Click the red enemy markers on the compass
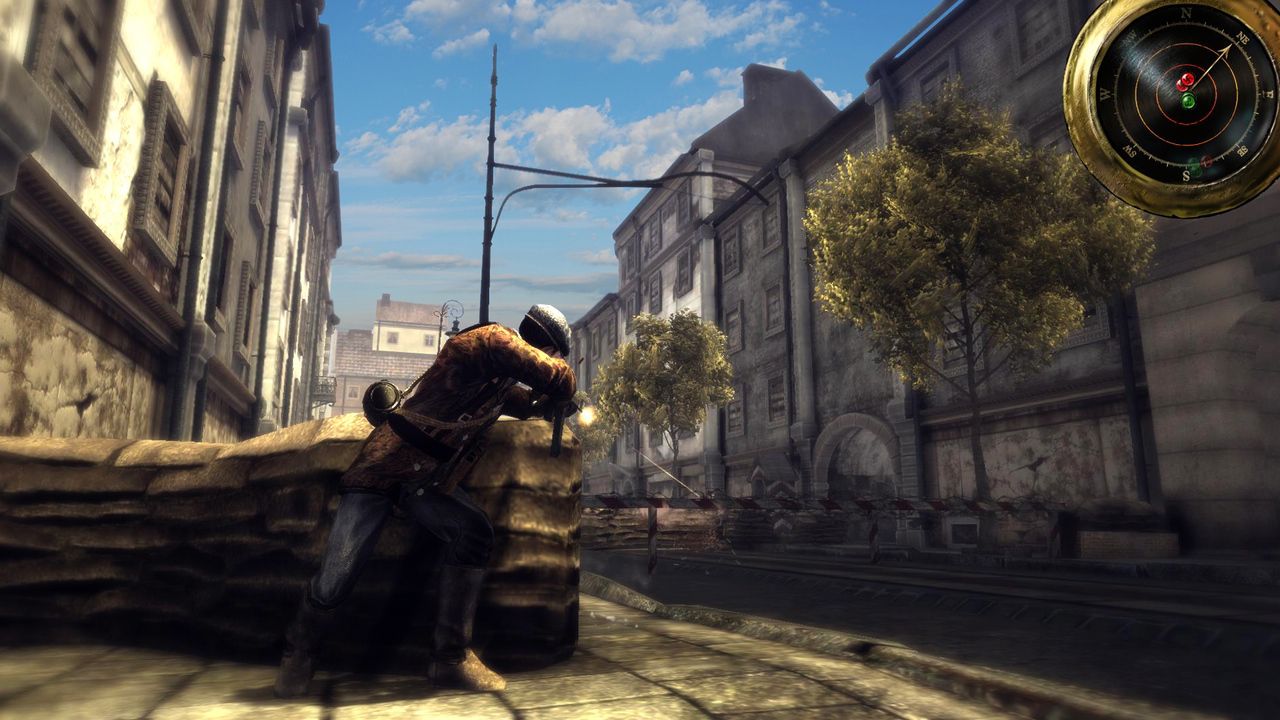This screenshot has height=720, width=1280. tap(1185, 81)
